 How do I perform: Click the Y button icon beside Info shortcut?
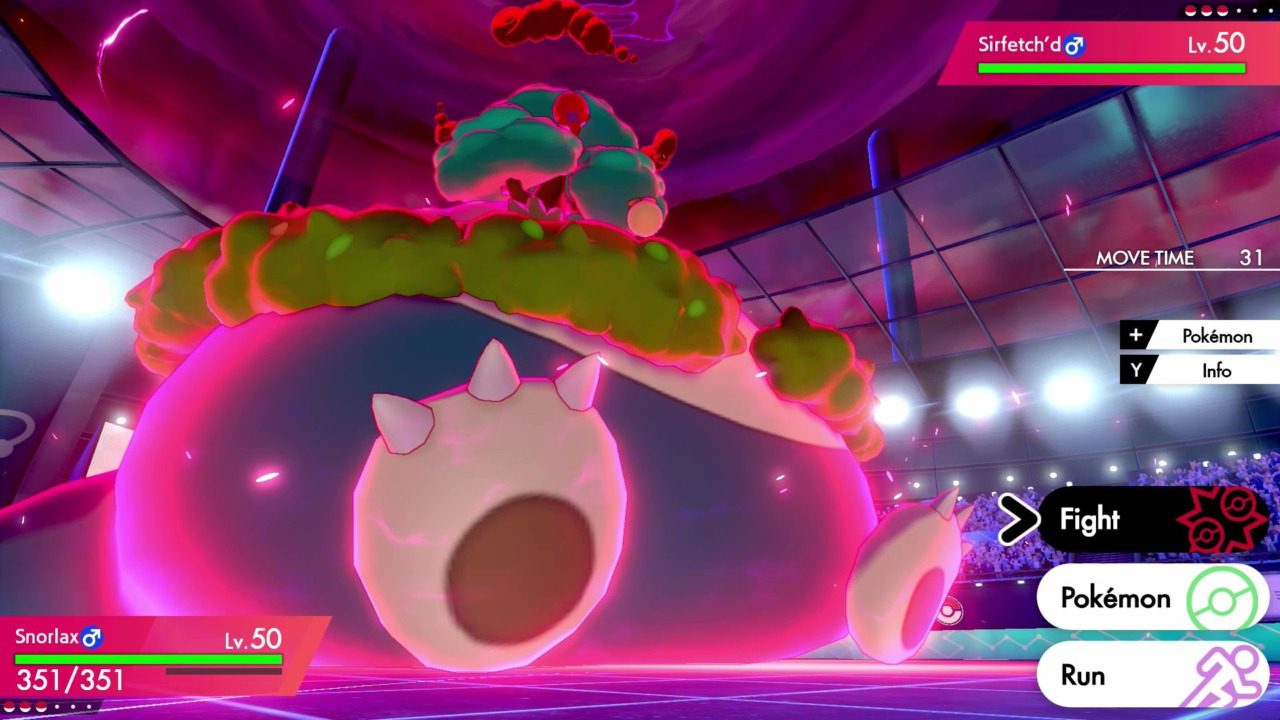pos(1135,371)
